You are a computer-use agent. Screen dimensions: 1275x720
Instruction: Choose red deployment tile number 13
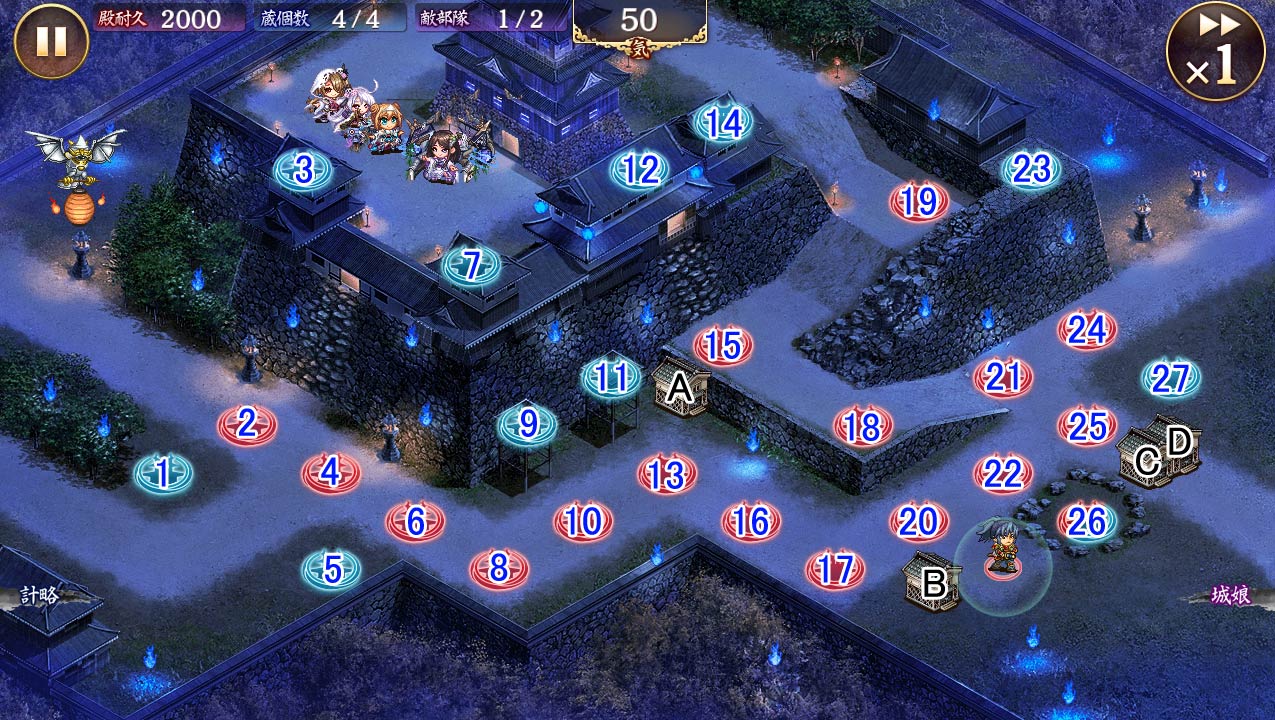[x=666, y=475]
